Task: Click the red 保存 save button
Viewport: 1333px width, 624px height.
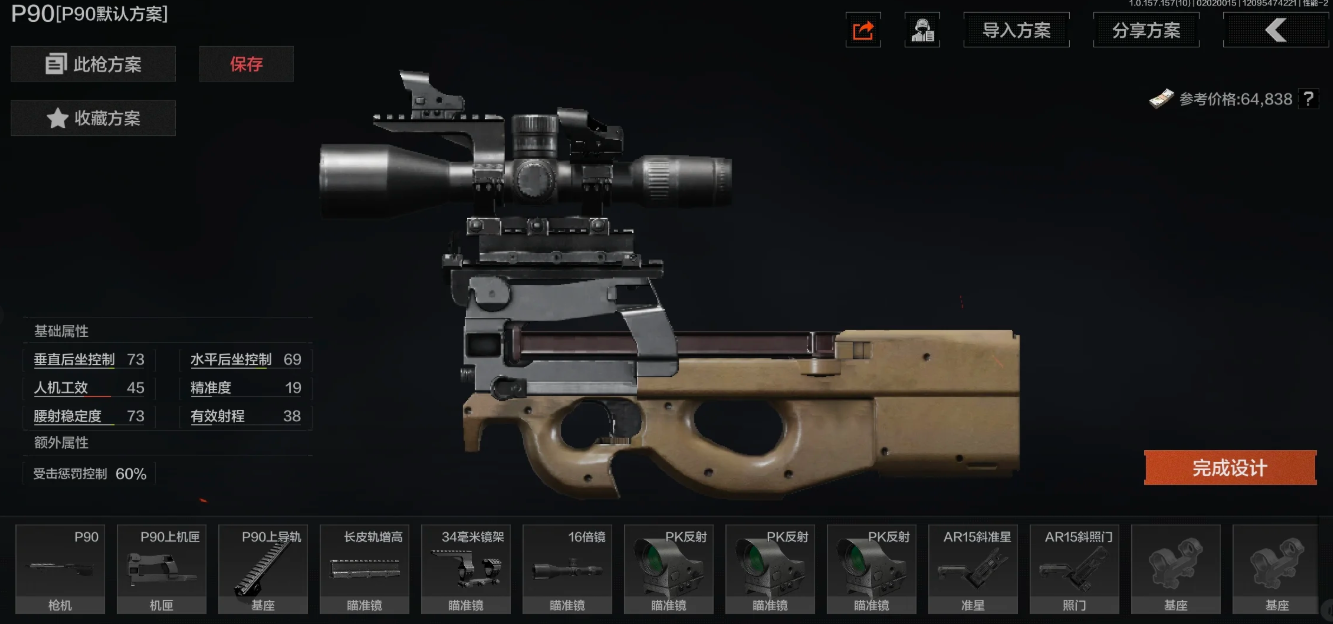Action: [x=246, y=64]
